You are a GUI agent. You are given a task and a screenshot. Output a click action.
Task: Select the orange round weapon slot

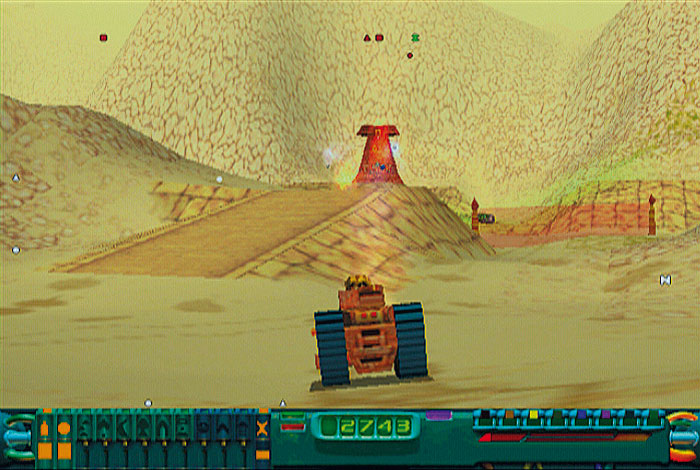[64, 430]
